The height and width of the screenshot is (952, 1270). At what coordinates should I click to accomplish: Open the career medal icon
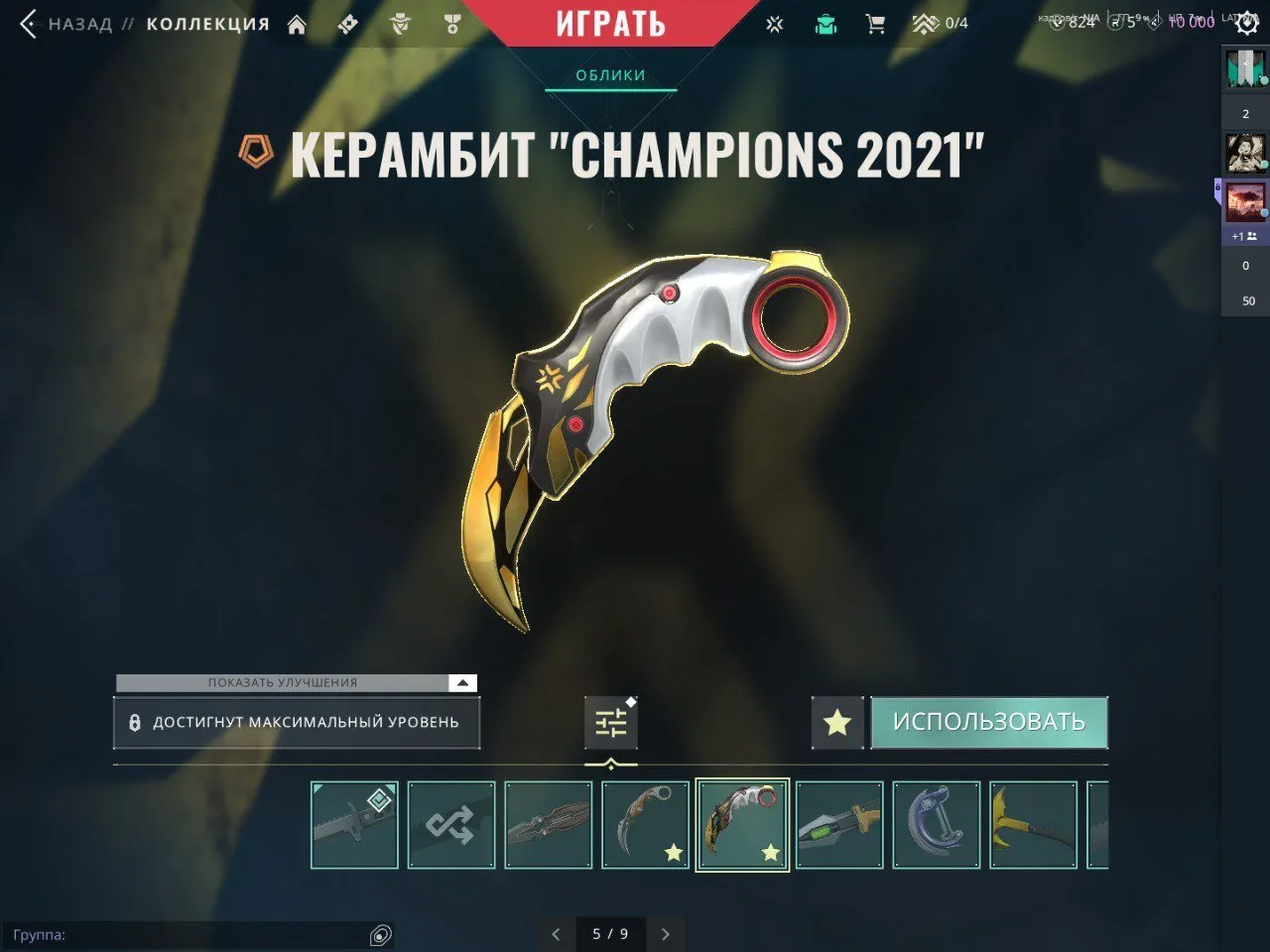[x=453, y=23]
